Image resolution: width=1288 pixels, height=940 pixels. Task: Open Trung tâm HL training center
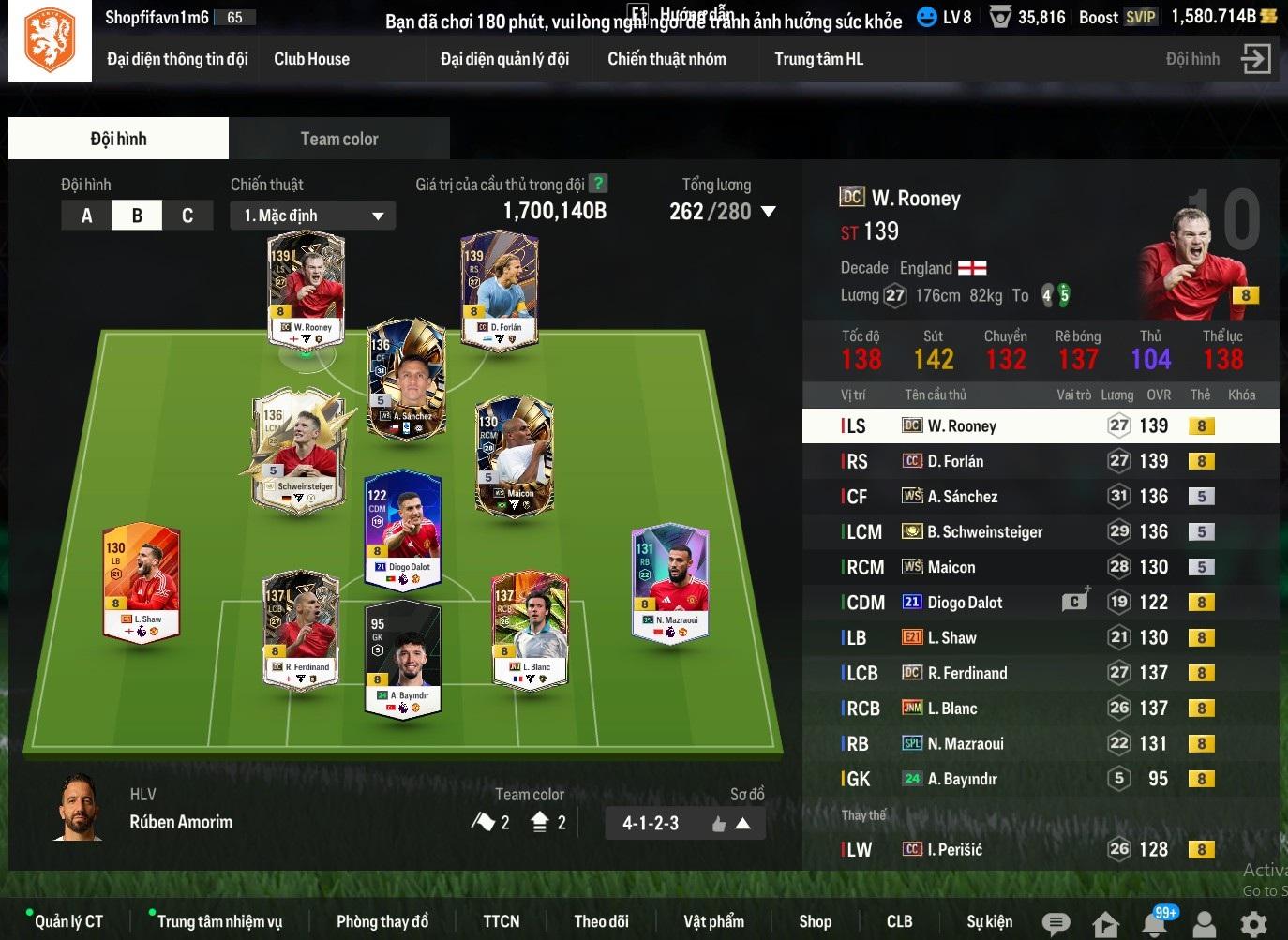[x=818, y=59]
